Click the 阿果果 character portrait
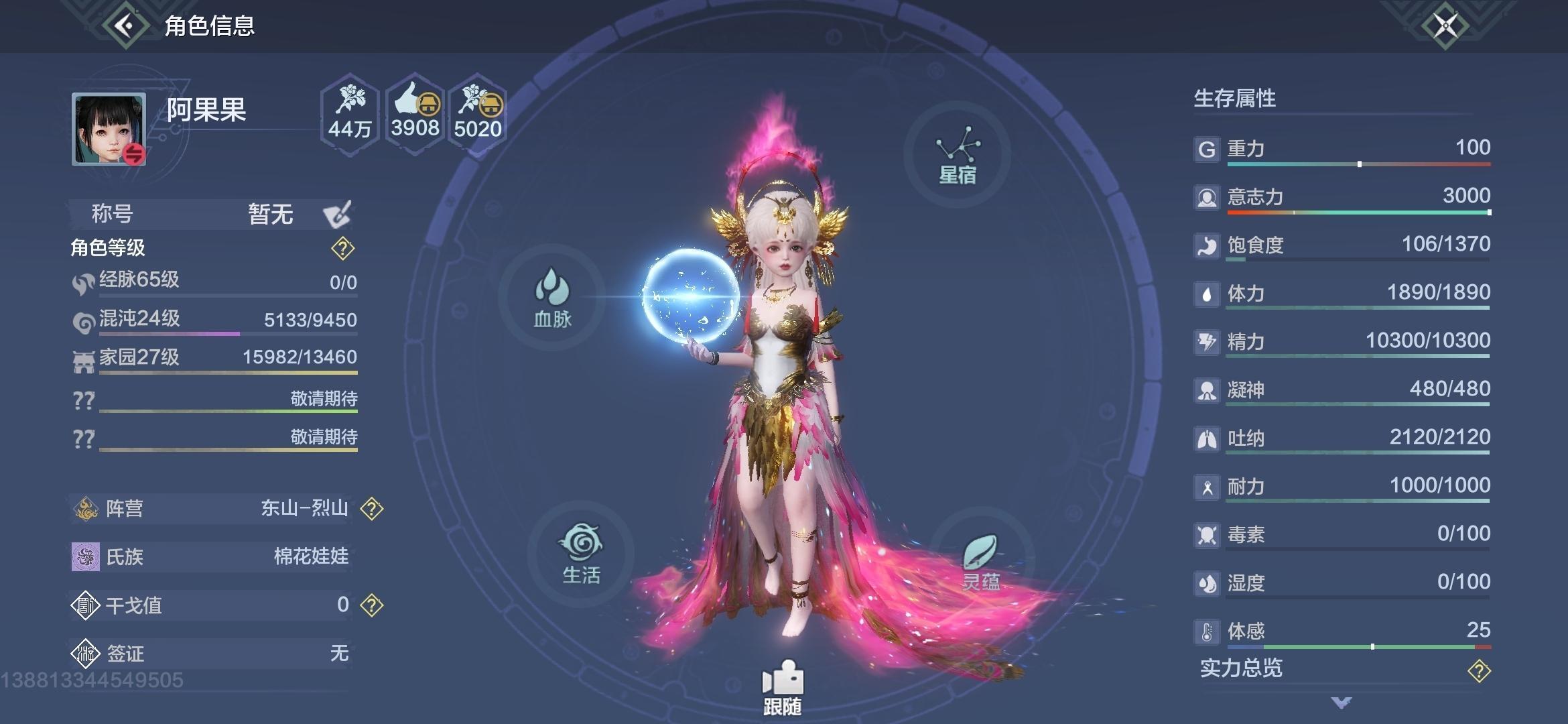Viewport: 1568px width, 724px height. (x=109, y=129)
